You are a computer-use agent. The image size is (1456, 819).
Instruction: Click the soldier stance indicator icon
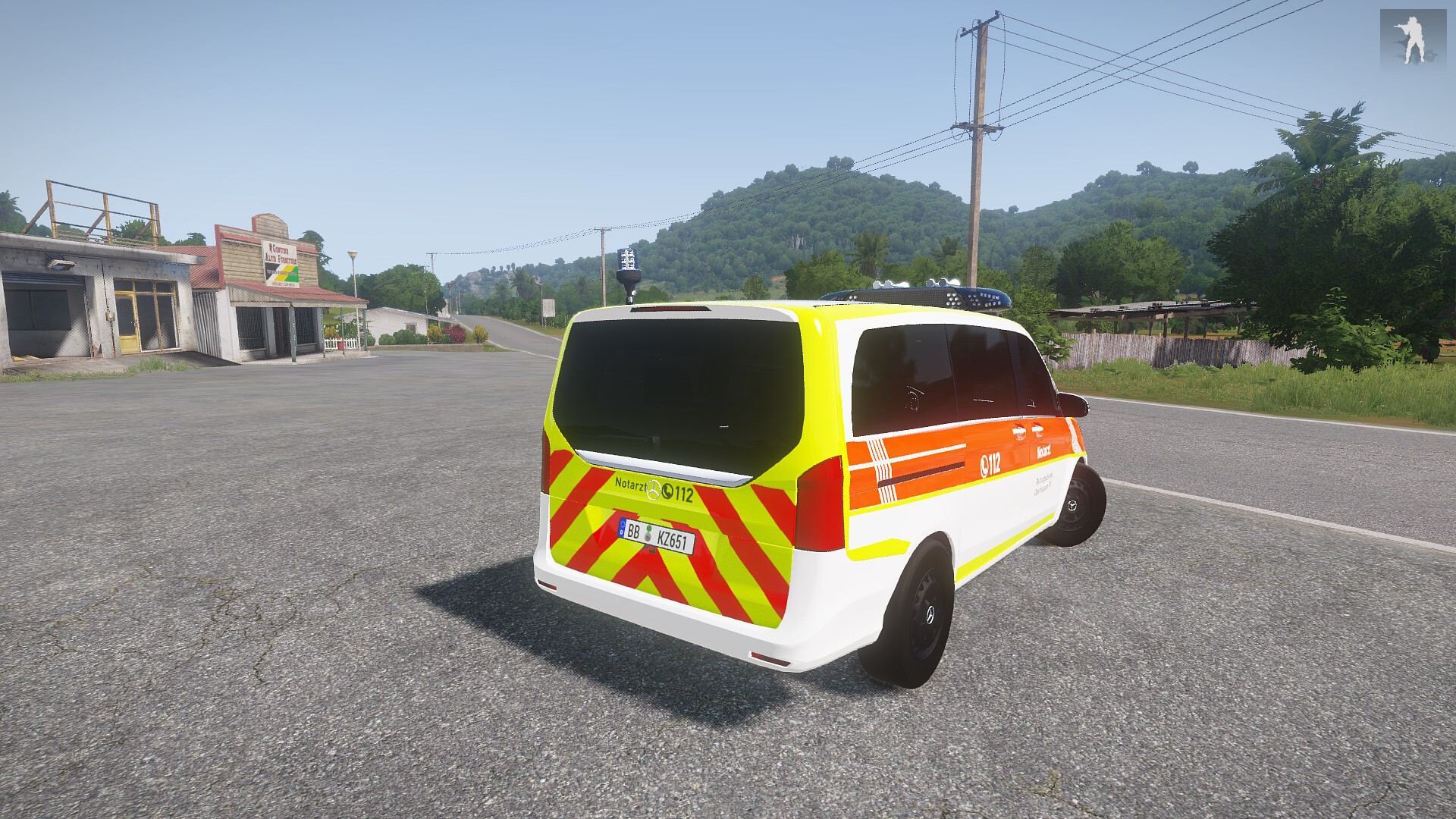(1412, 37)
